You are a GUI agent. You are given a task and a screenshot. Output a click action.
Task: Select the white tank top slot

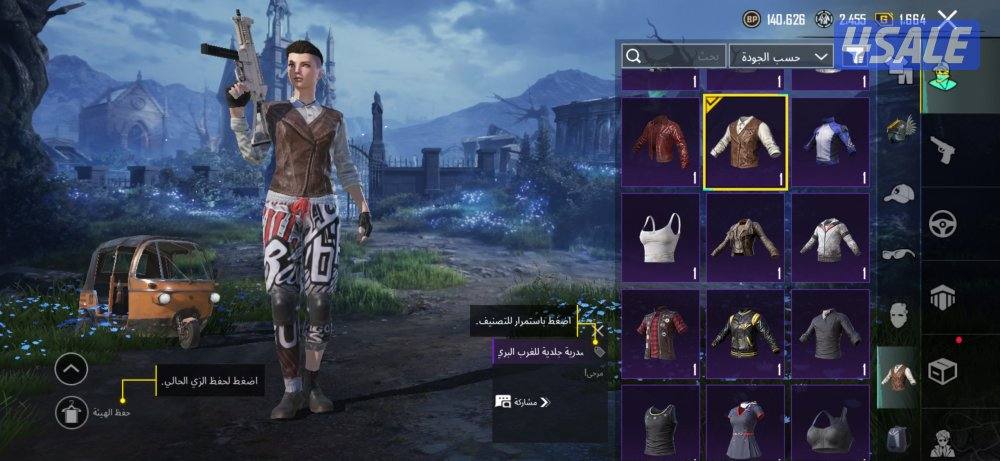tap(661, 237)
